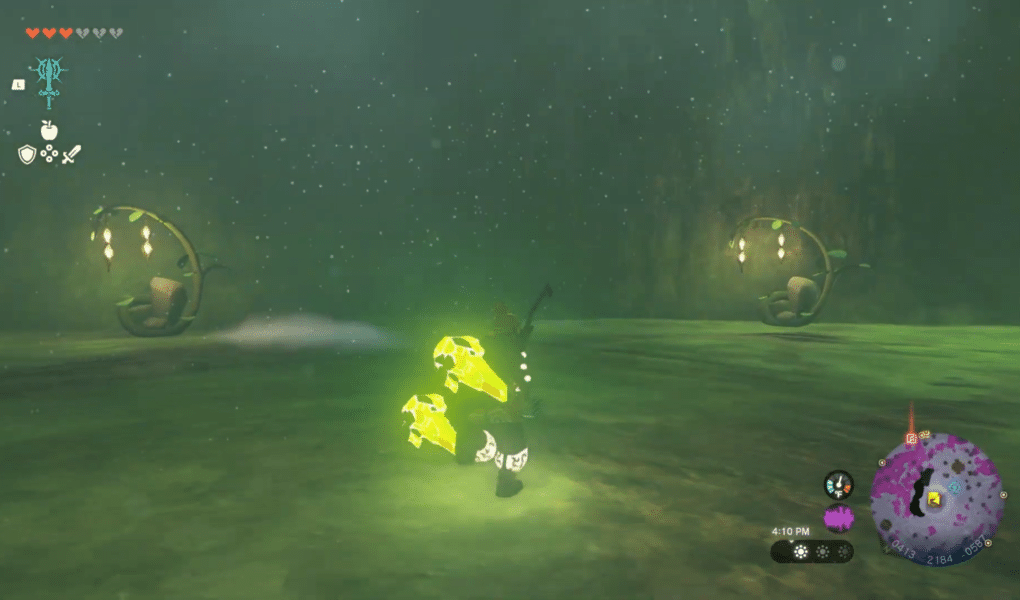The width and height of the screenshot is (1020, 600).
Task: Click the red objective marker atop the minimap
Action: [911, 438]
